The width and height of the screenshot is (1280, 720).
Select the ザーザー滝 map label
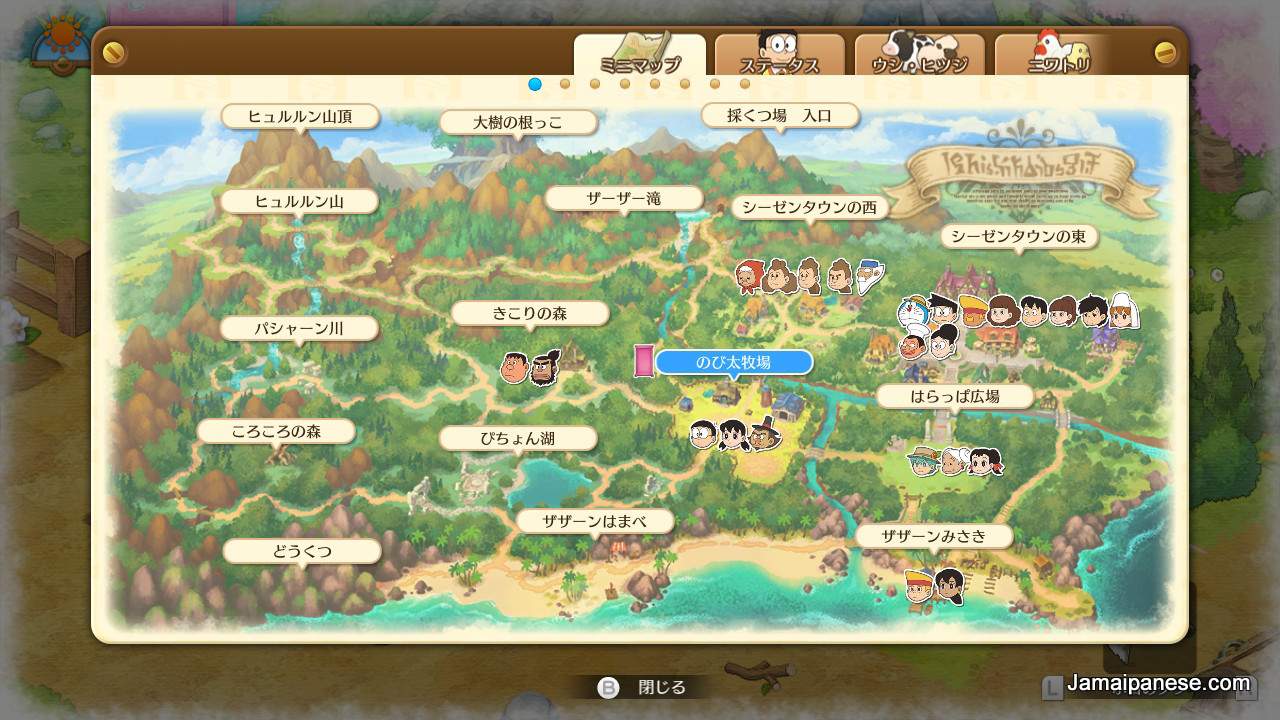pyautogui.click(x=624, y=198)
